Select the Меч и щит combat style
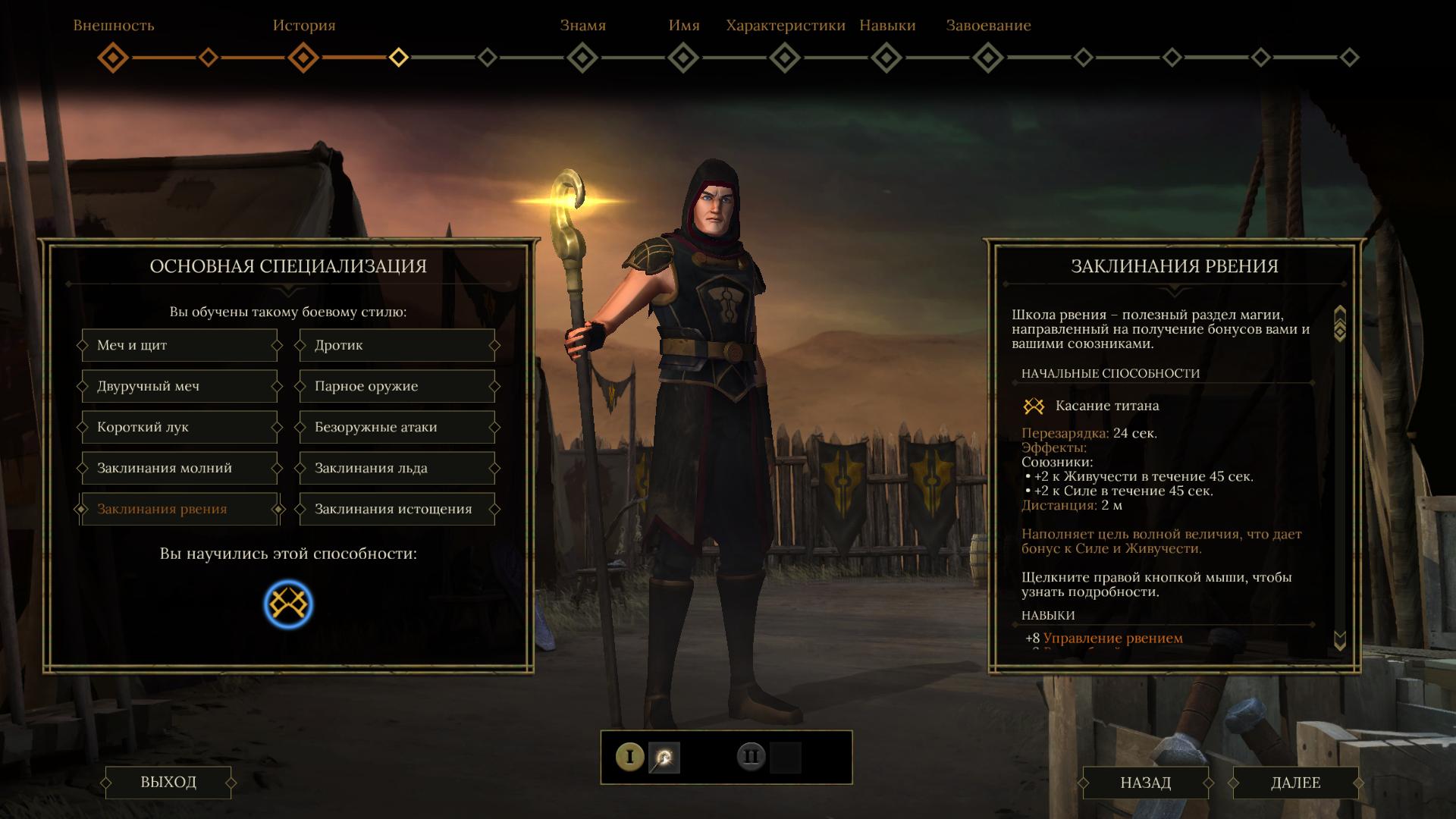Image resolution: width=1456 pixels, height=819 pixels. 179,346
